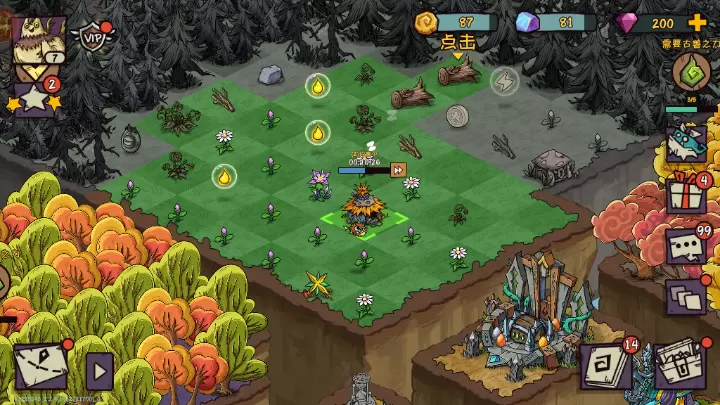
Task: Speed up the timer with fast-forward button
Action: (398, 170)
